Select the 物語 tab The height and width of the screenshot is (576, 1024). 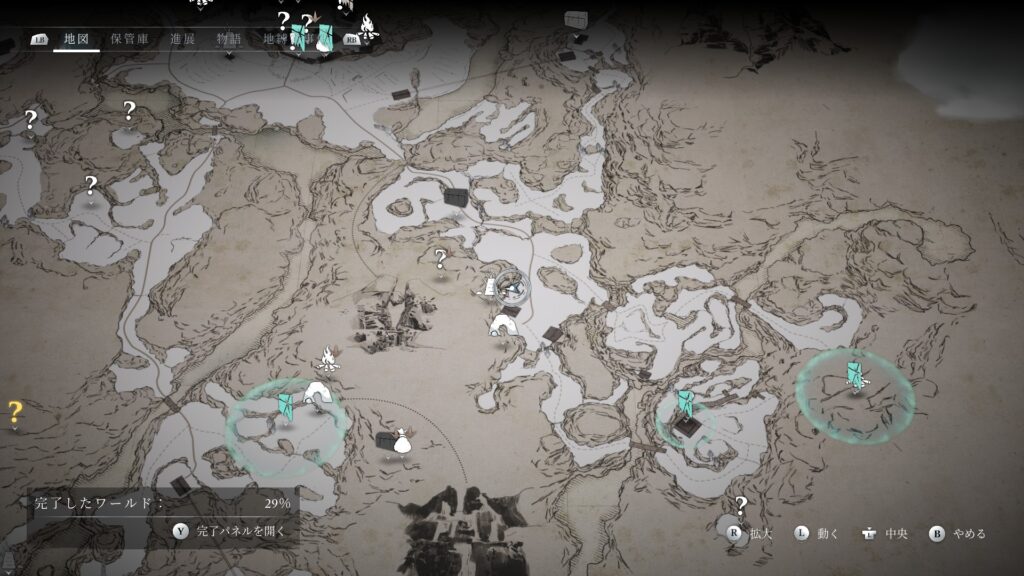click(x=229, y=39)
